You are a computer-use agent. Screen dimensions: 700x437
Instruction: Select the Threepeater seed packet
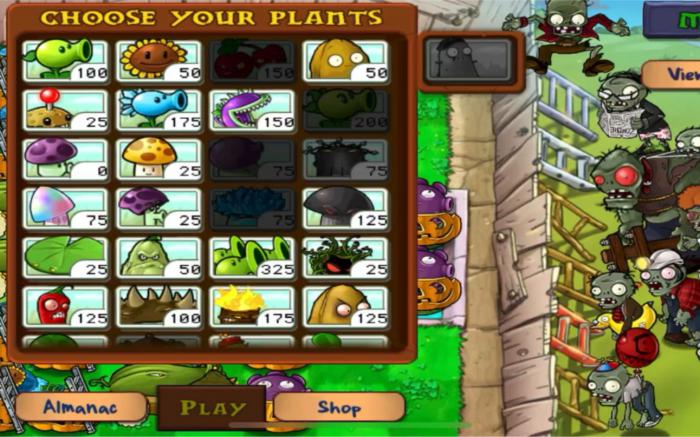point(252,256)
